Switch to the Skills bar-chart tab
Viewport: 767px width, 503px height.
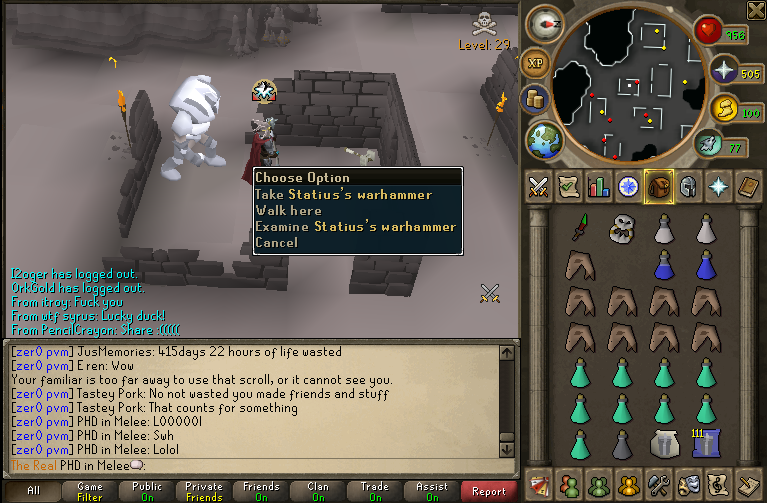[x=599, y=187]
